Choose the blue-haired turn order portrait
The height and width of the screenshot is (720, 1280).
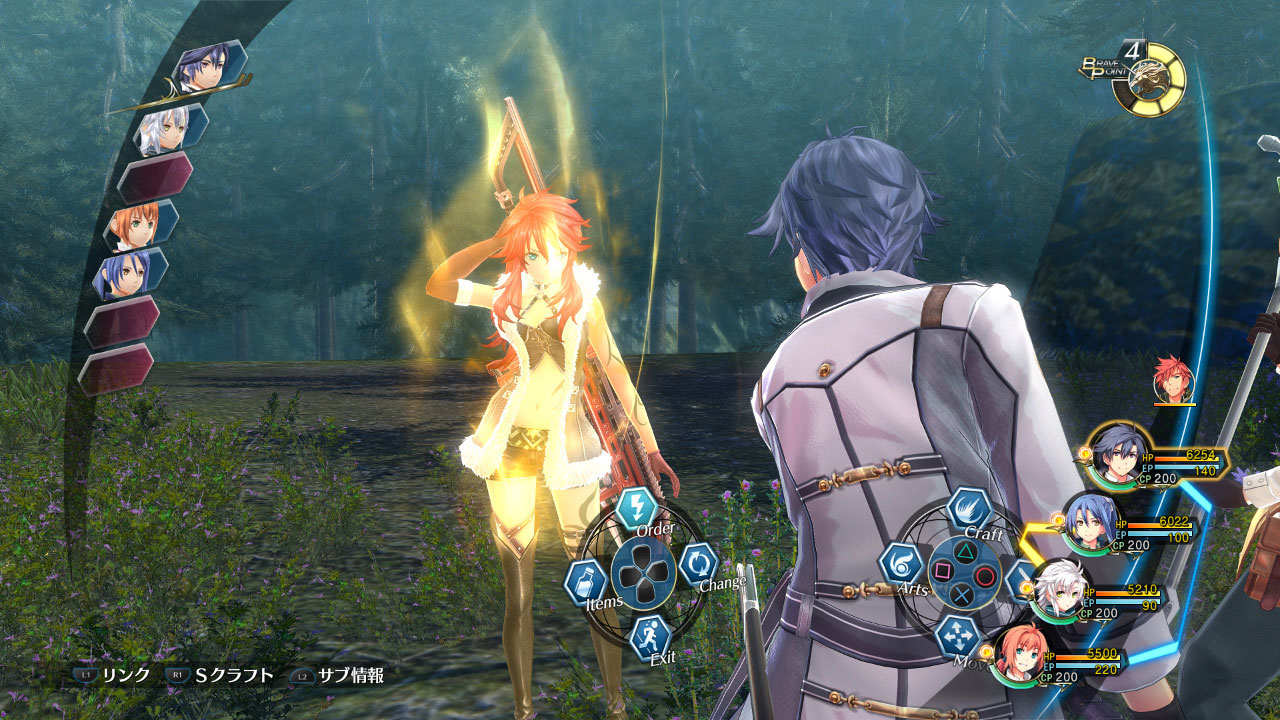[x=130, y=273]
